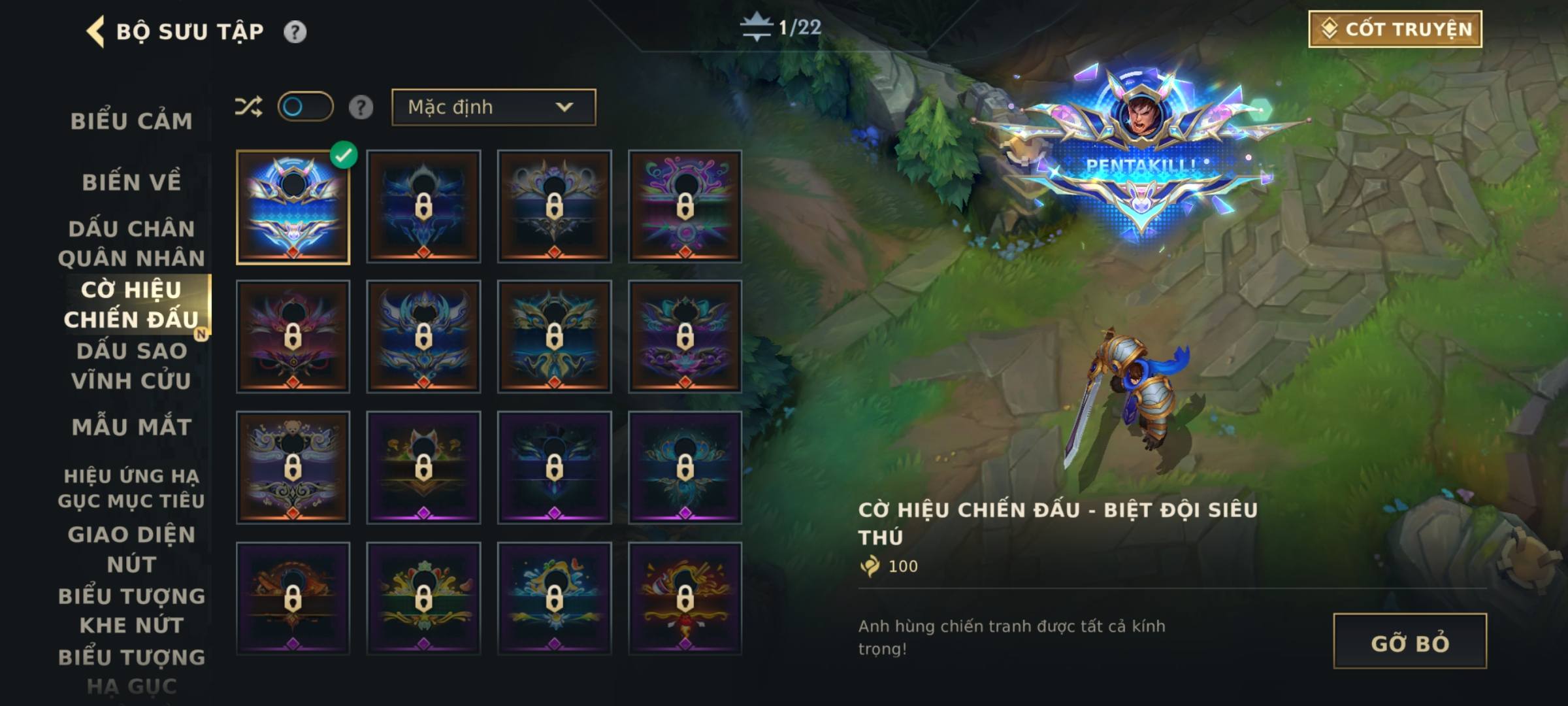The width and height of the screenshot is (1568, 706).
Task: Switch to the Mẫu Mắt tab
Action: point(131,427)
